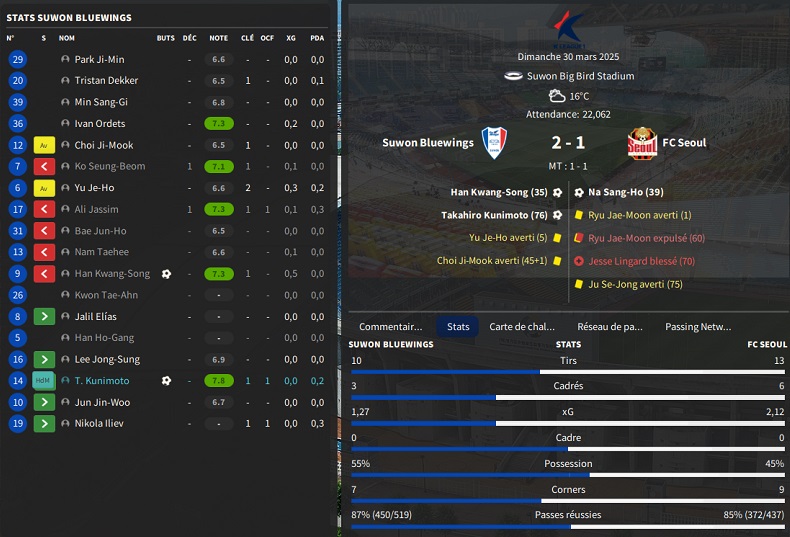Screen dimensions: 790x537
Task: Open Tristan Dekker's player row
Action: coord(106,81)
